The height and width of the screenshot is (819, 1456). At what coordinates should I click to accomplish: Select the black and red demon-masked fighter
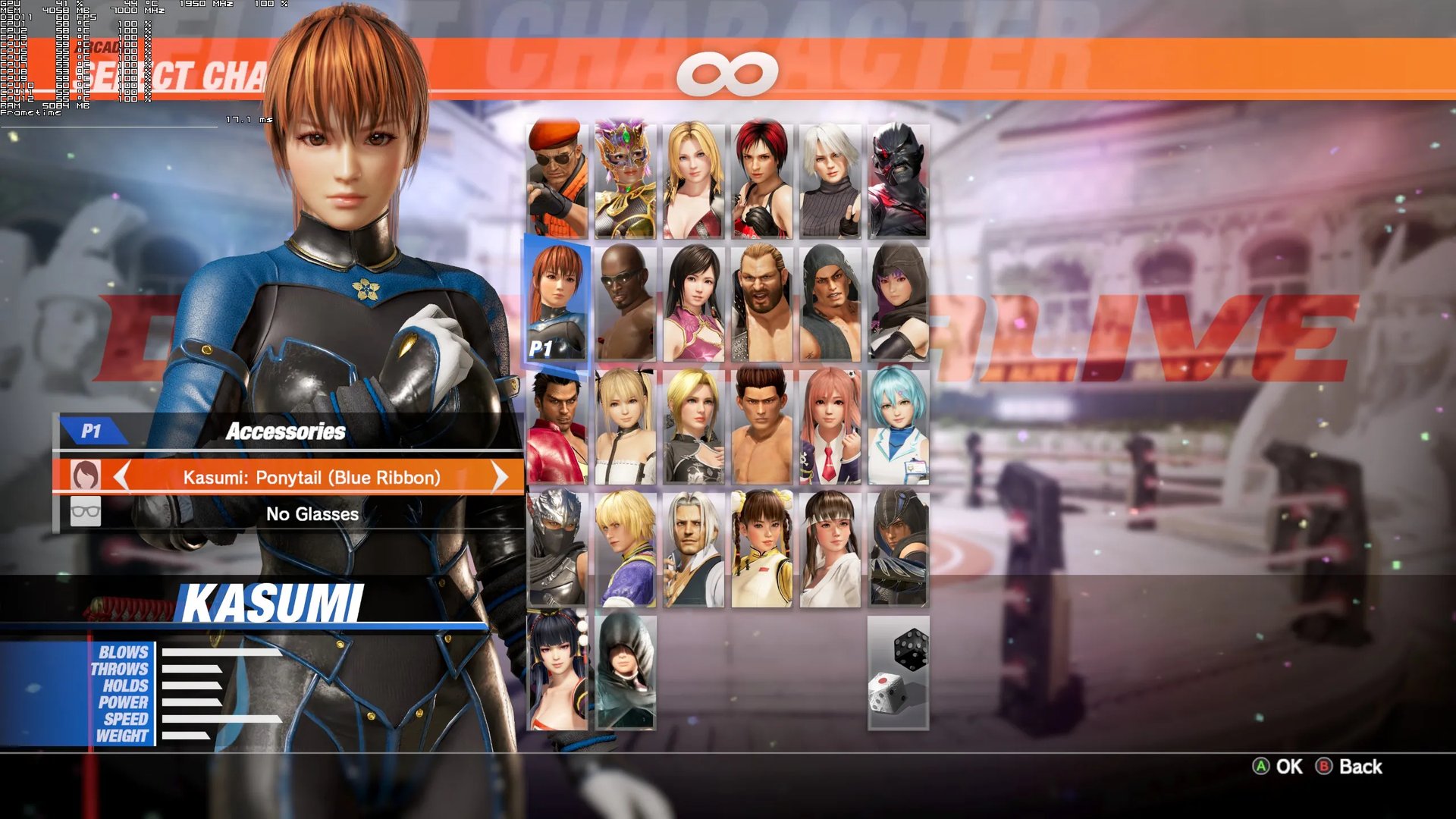tap(899, 180)
